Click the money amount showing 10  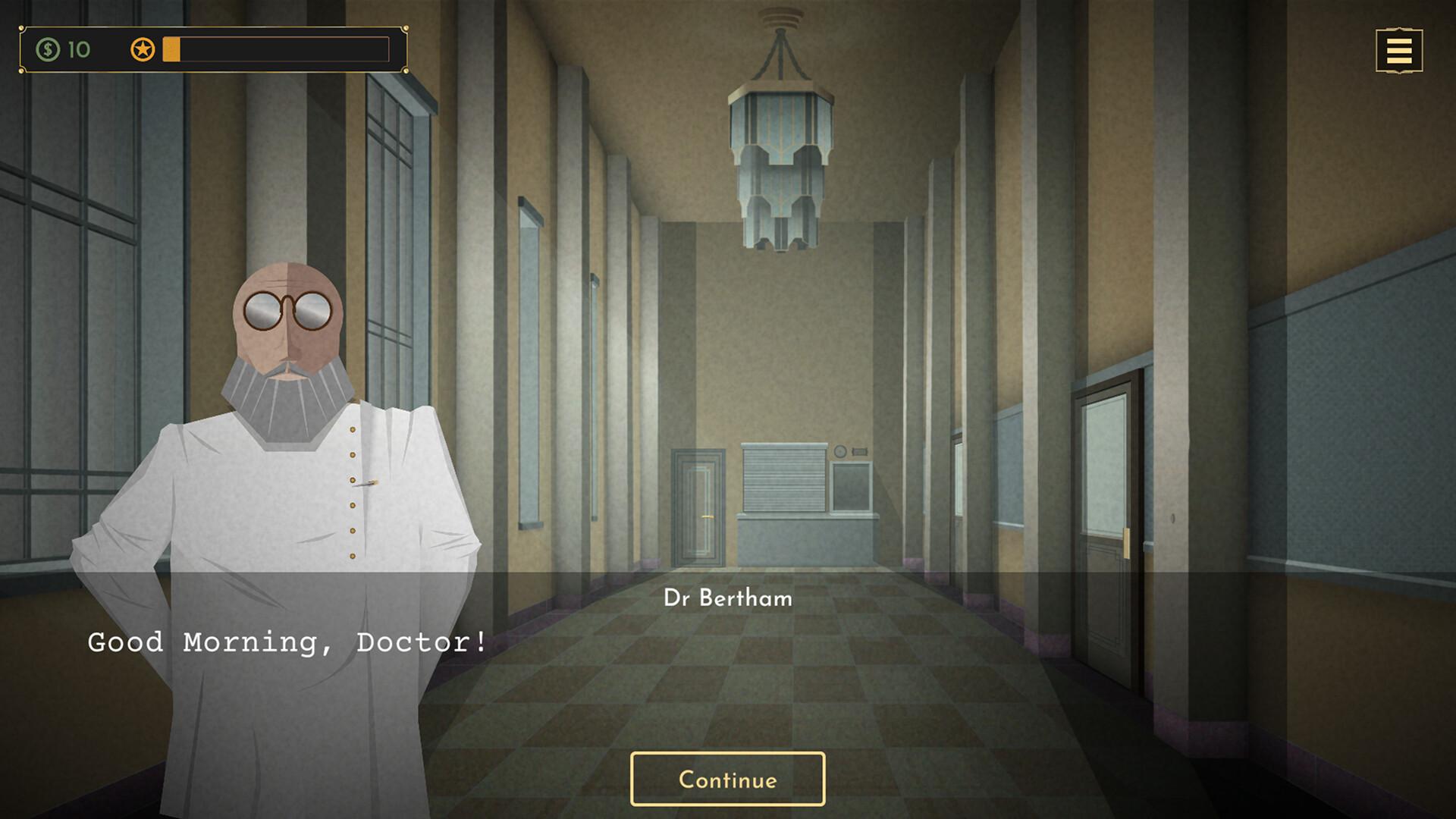78,50
